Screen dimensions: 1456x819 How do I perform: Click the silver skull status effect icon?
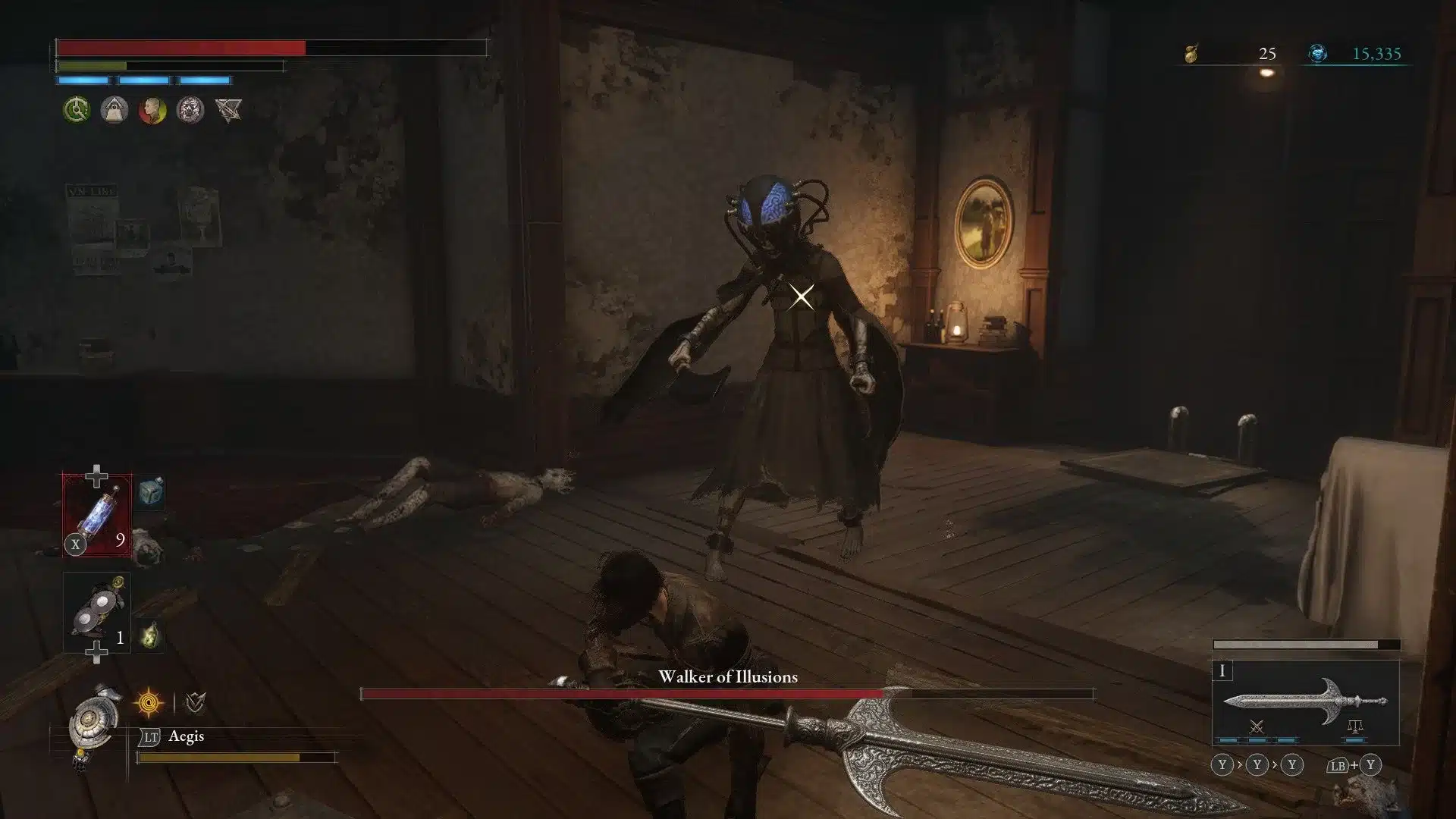pyautogui.click(x=191, y=110)
